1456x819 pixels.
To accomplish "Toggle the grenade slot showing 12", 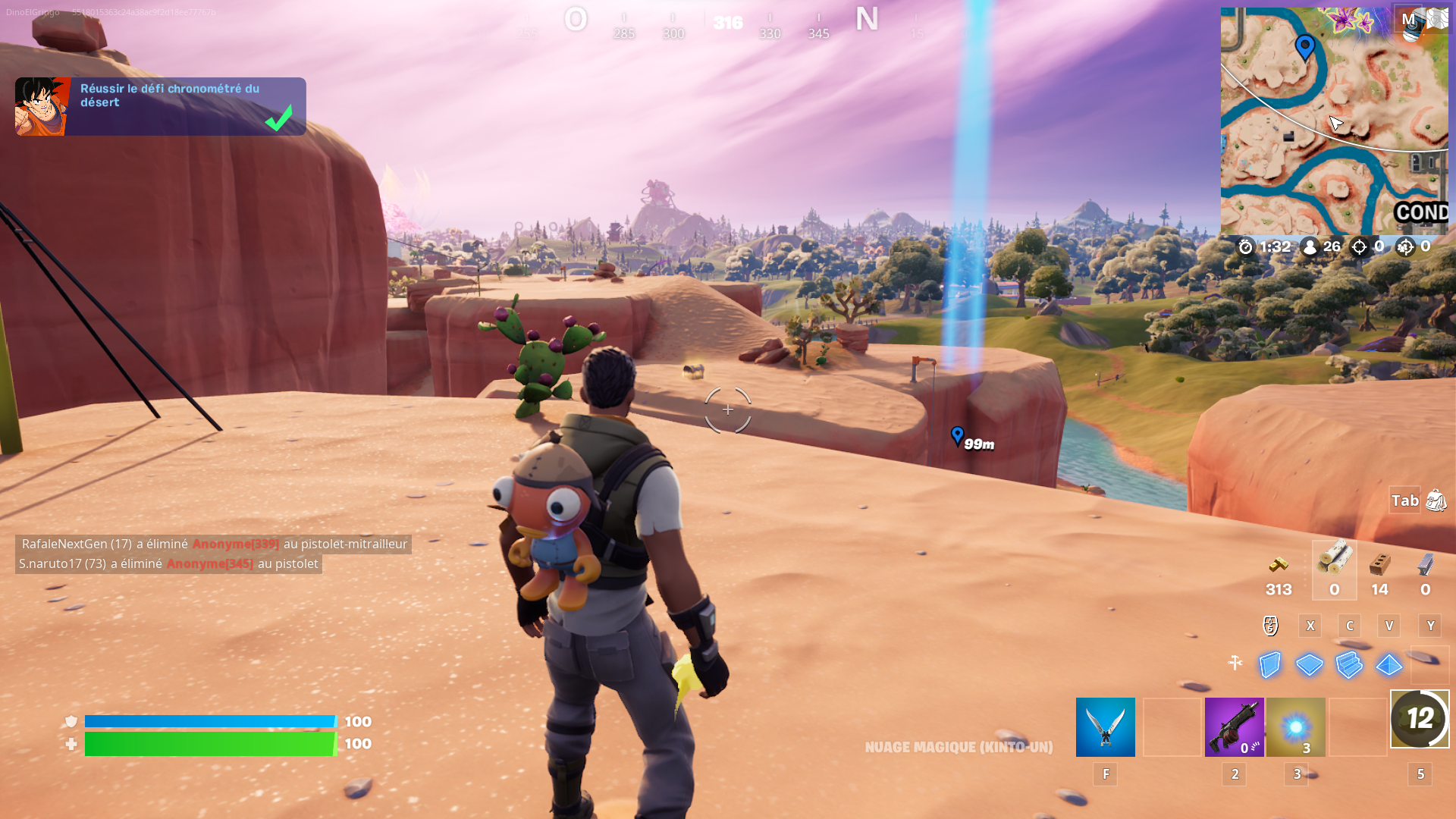I will [1419, 719].
